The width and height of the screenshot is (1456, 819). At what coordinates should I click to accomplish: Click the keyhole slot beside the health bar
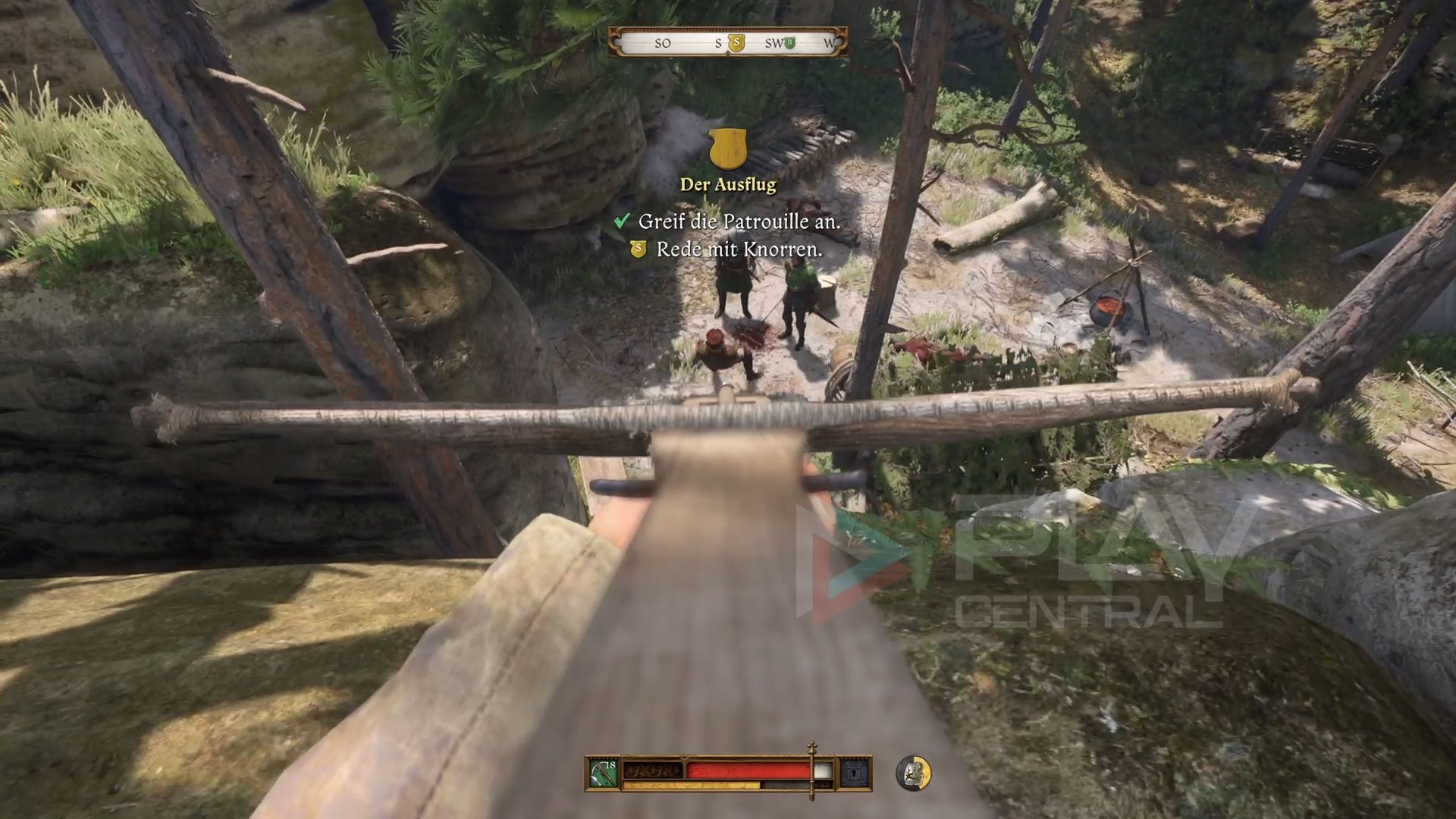point(854,773)
